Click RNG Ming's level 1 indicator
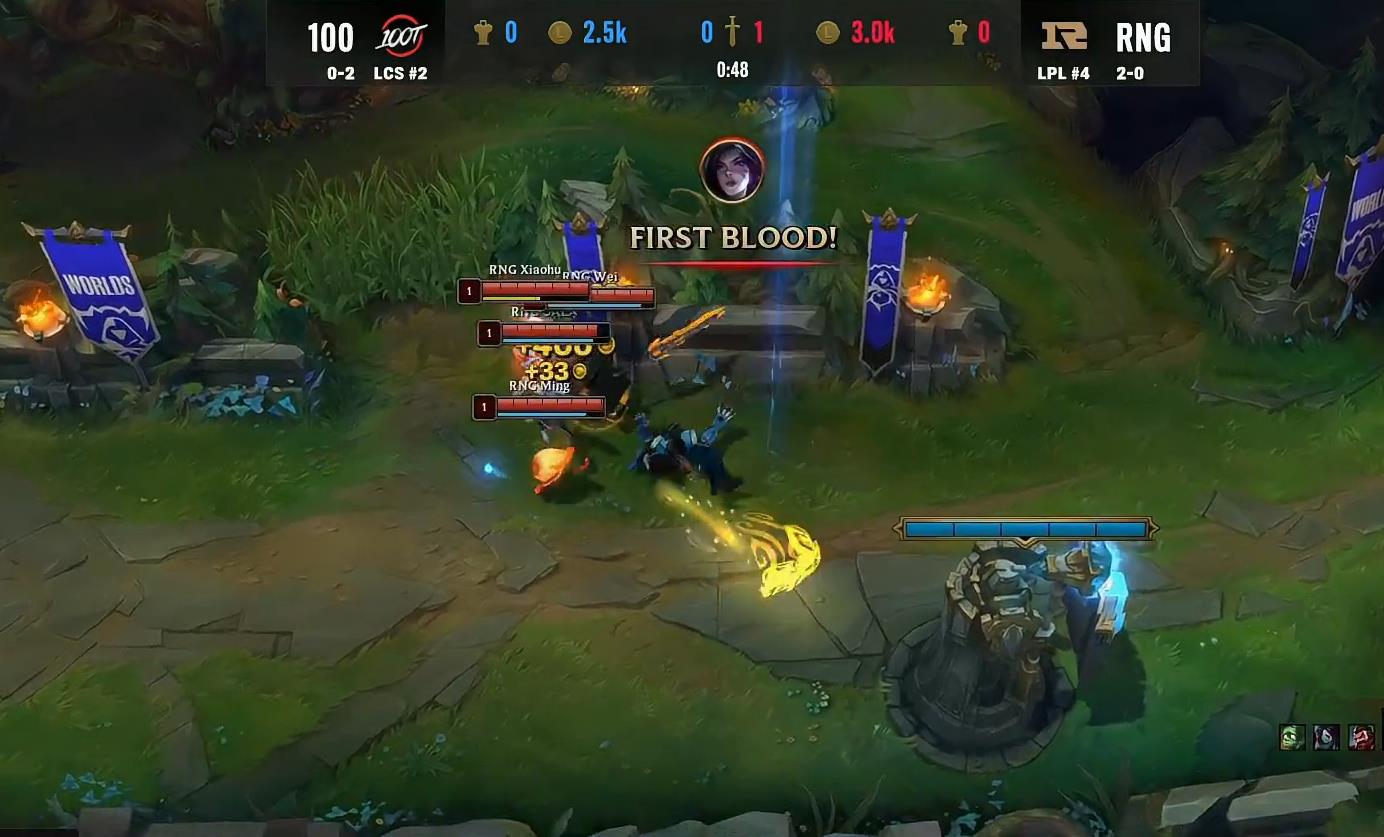 click(x=484, y=404)
